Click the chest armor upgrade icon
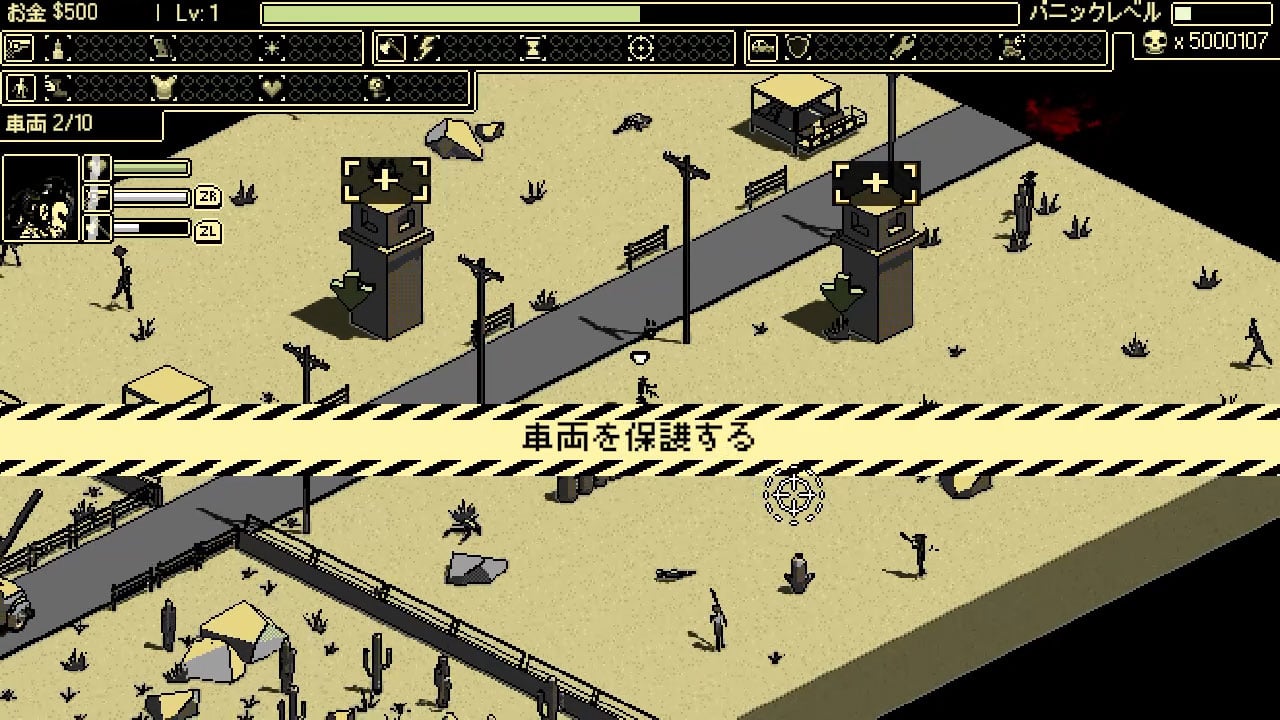Screen dimensions: 1280x720 pyautogui.click(x=164, y=88)
